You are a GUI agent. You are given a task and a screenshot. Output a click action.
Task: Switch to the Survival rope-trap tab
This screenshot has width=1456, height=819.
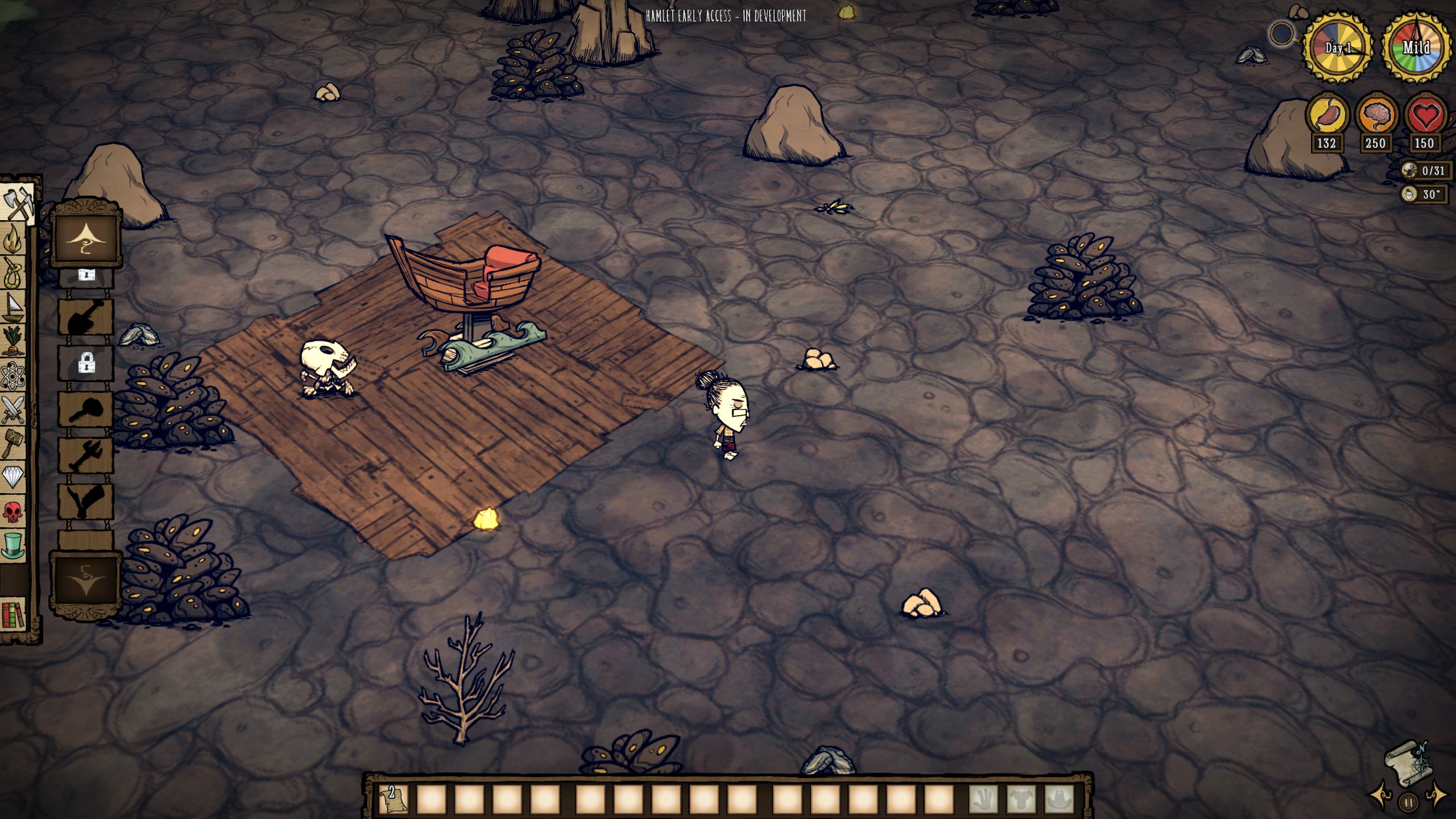pos(14,273)
